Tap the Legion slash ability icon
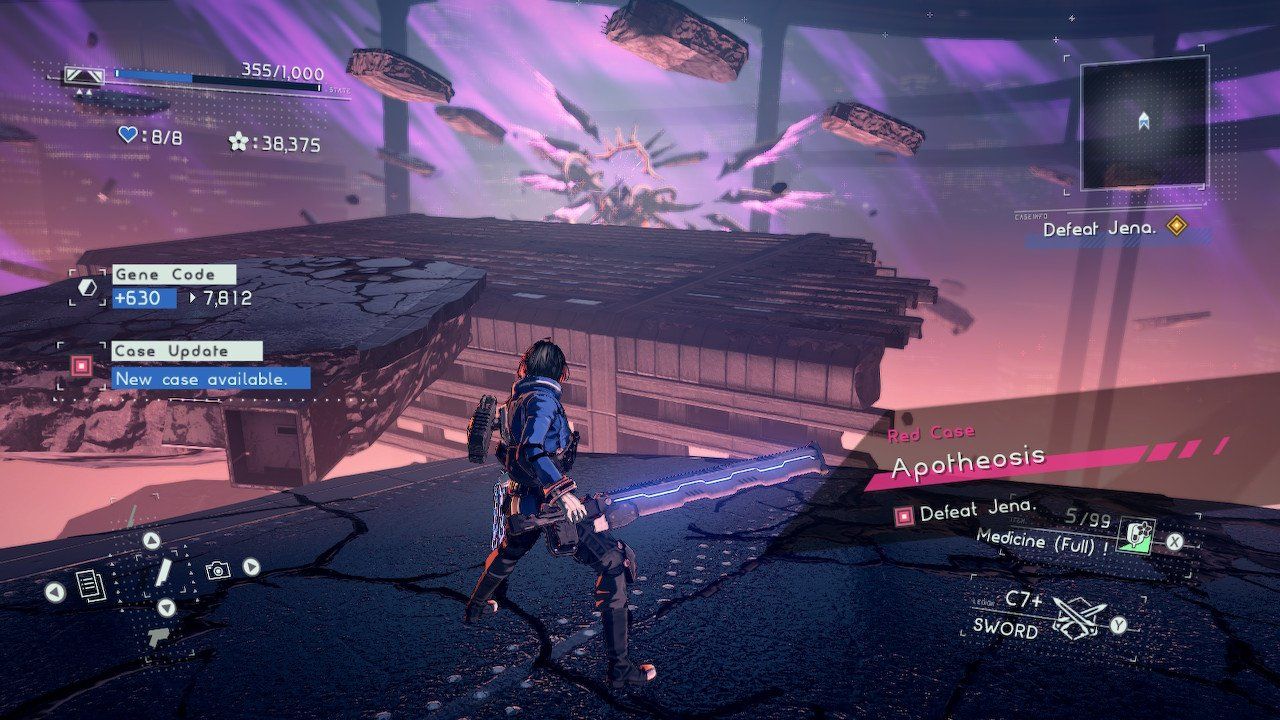Image resolution: width=1280 pixels, height=720 pixels. point(164,572)
